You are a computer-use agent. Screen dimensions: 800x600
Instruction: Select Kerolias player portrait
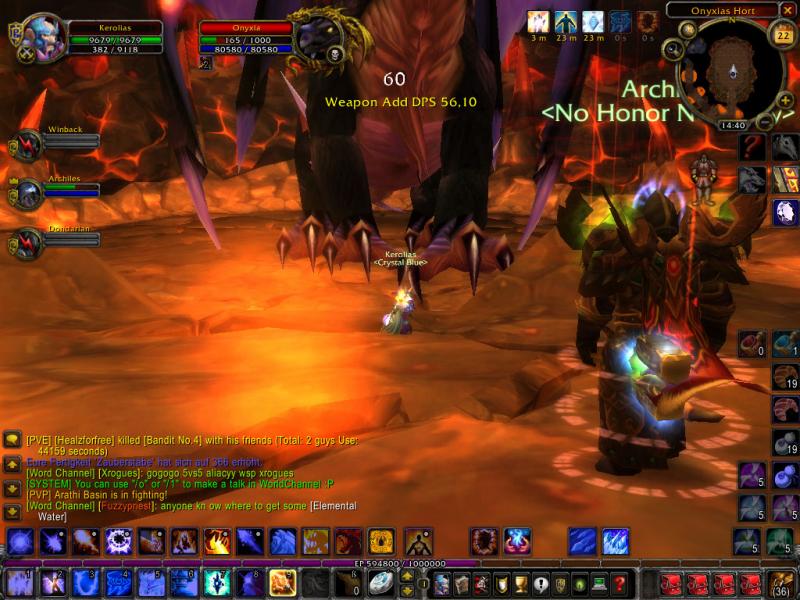click(x=44, y=38)
